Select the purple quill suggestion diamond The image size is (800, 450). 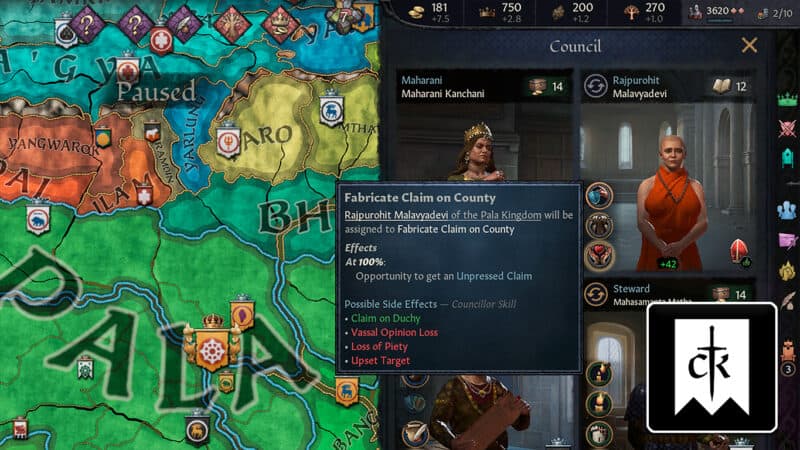pyautogui.click(x=185, y=22)
